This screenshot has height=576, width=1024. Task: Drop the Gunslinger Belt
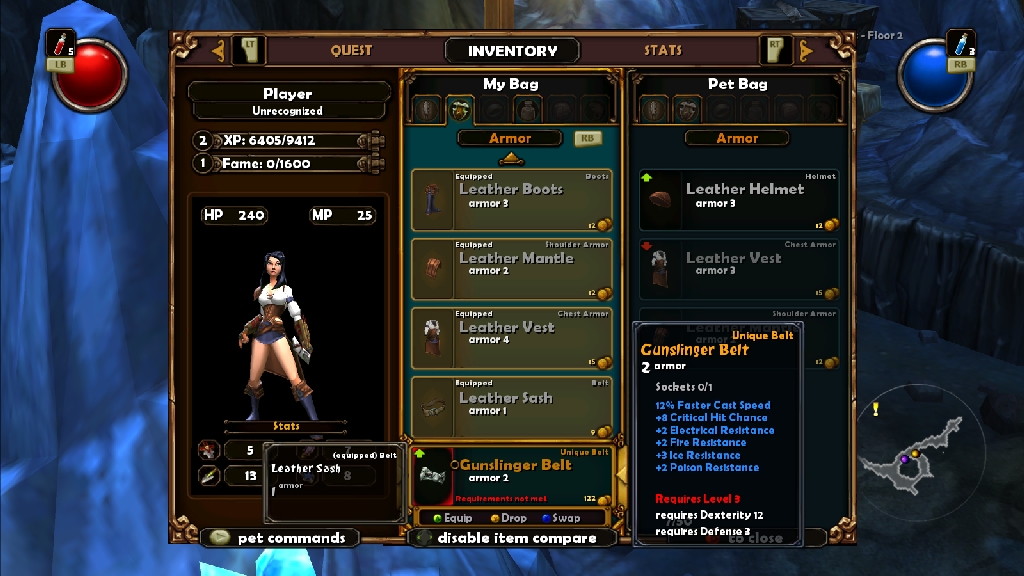pos(509,518)
